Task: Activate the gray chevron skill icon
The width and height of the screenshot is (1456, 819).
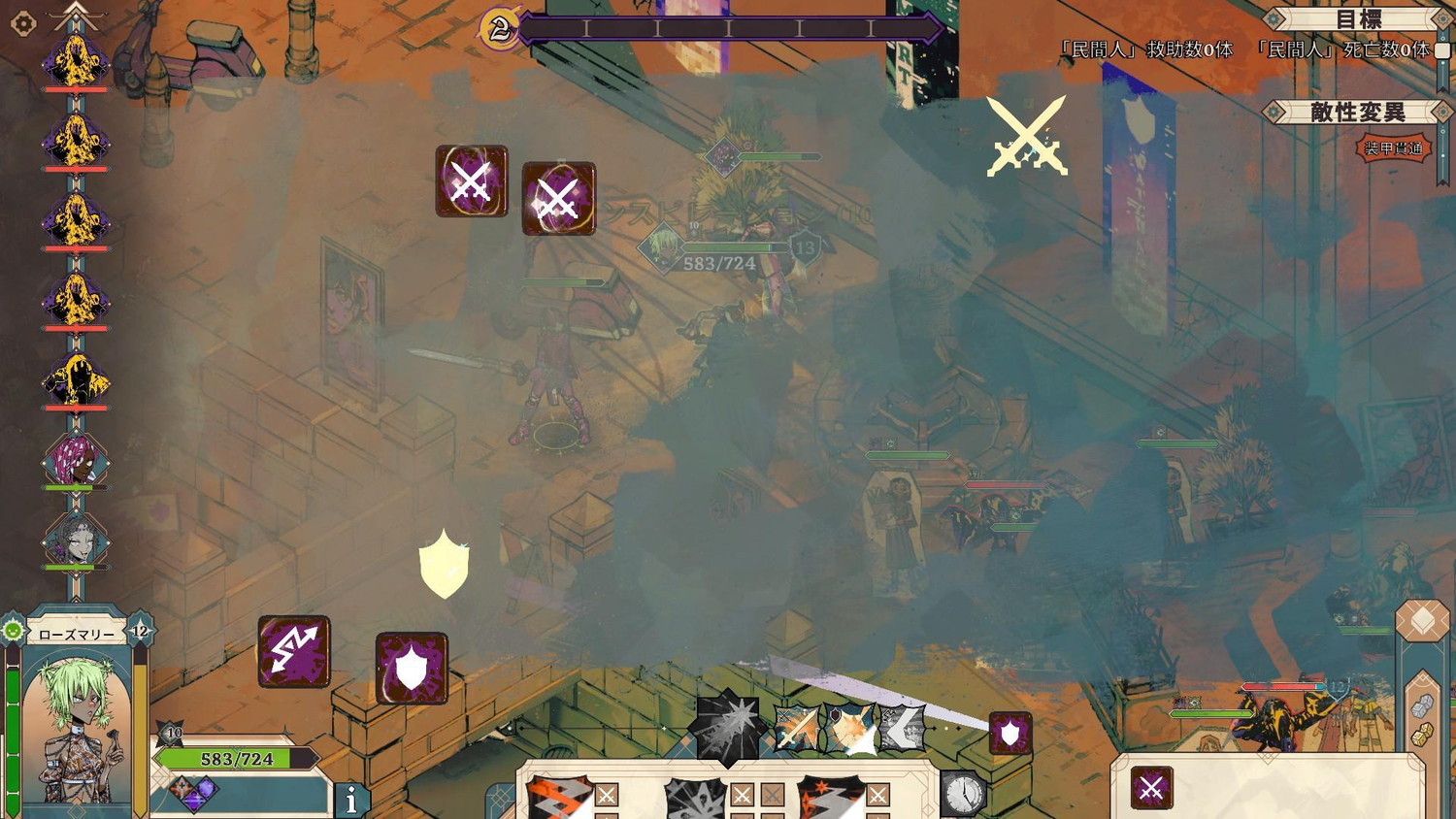Action: [x=902, y=729]
